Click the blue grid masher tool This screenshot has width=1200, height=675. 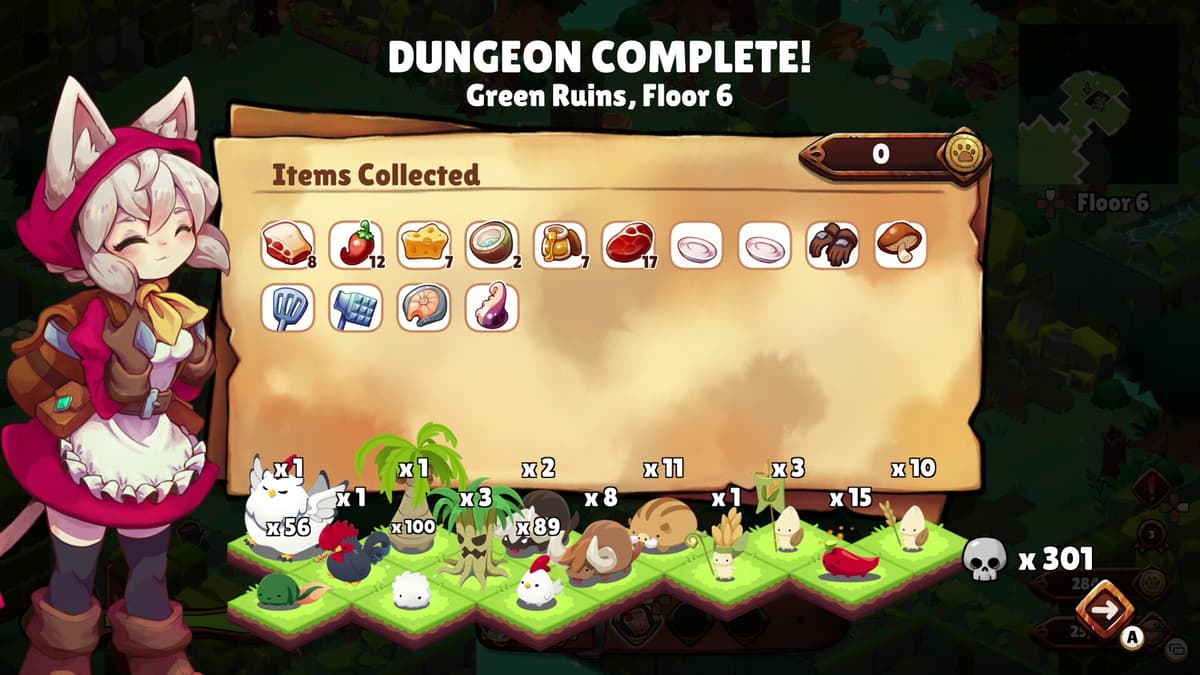pyautogui.click(x=356, y=308)
